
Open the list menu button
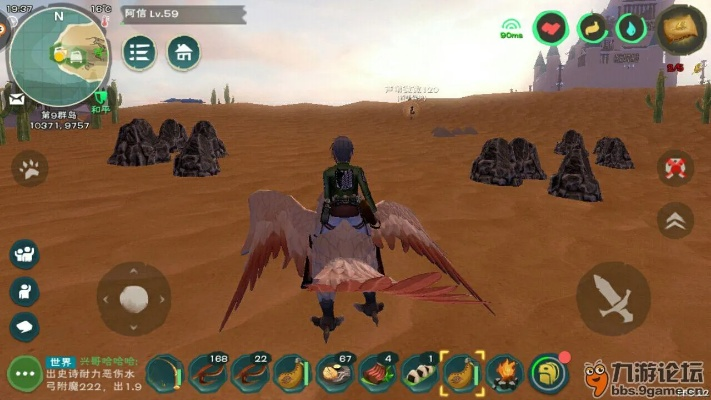[139, 51]
